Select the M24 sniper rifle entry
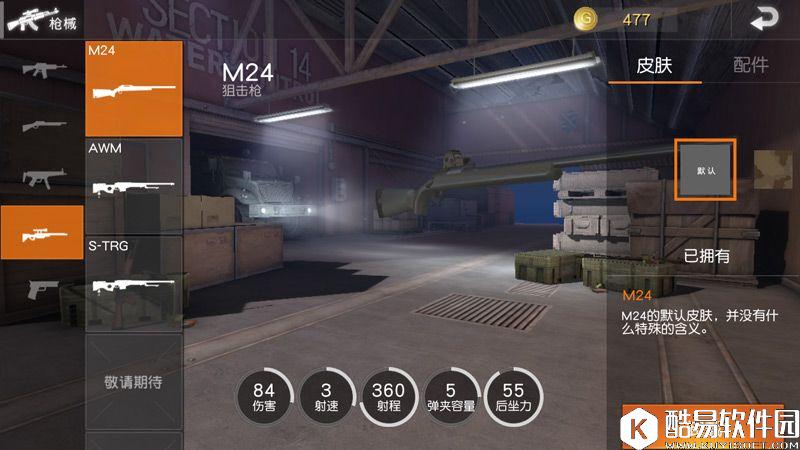 click(134, 88)
